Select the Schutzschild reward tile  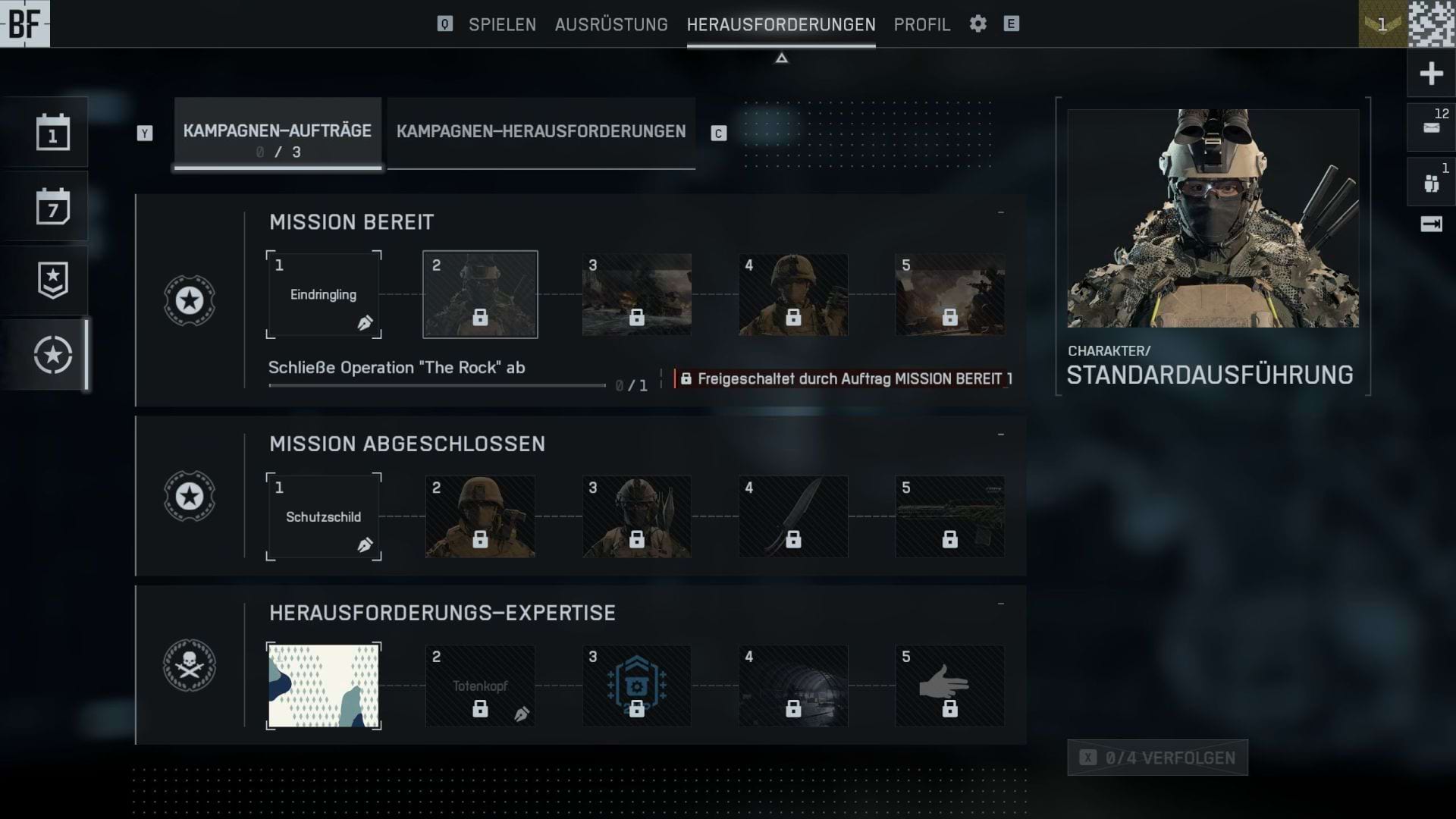(x=324, y=516)
